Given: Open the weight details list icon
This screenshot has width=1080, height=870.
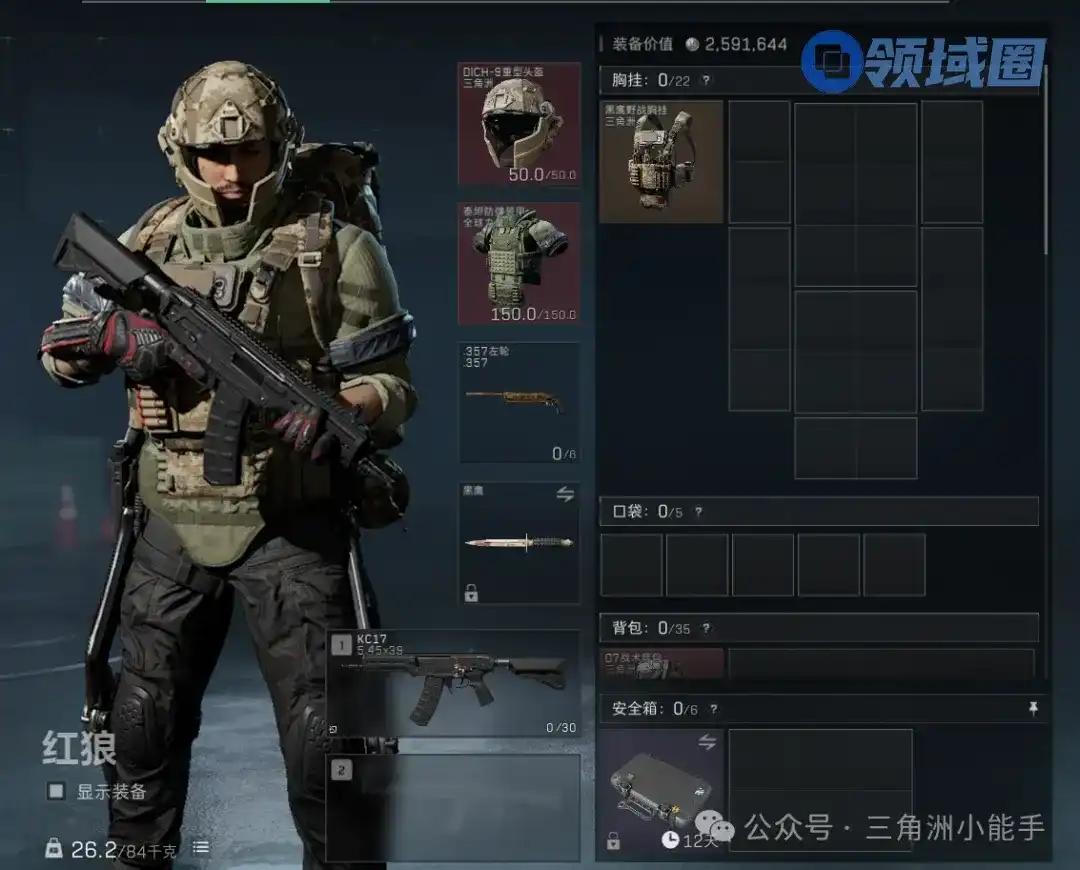Looking at the screenshot, I should pos(201,848).
